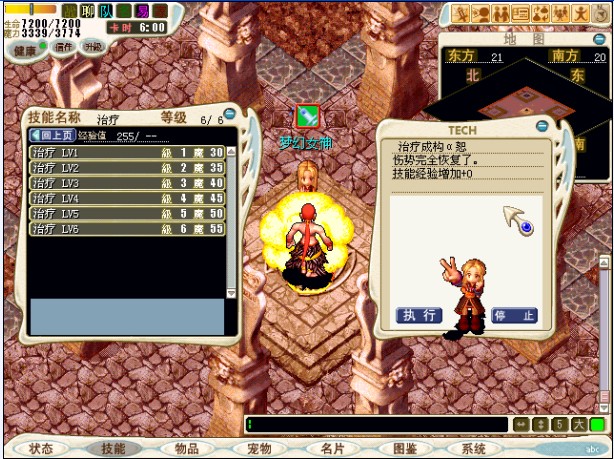Switch to the 技能 skills tab

coord(113,449)
